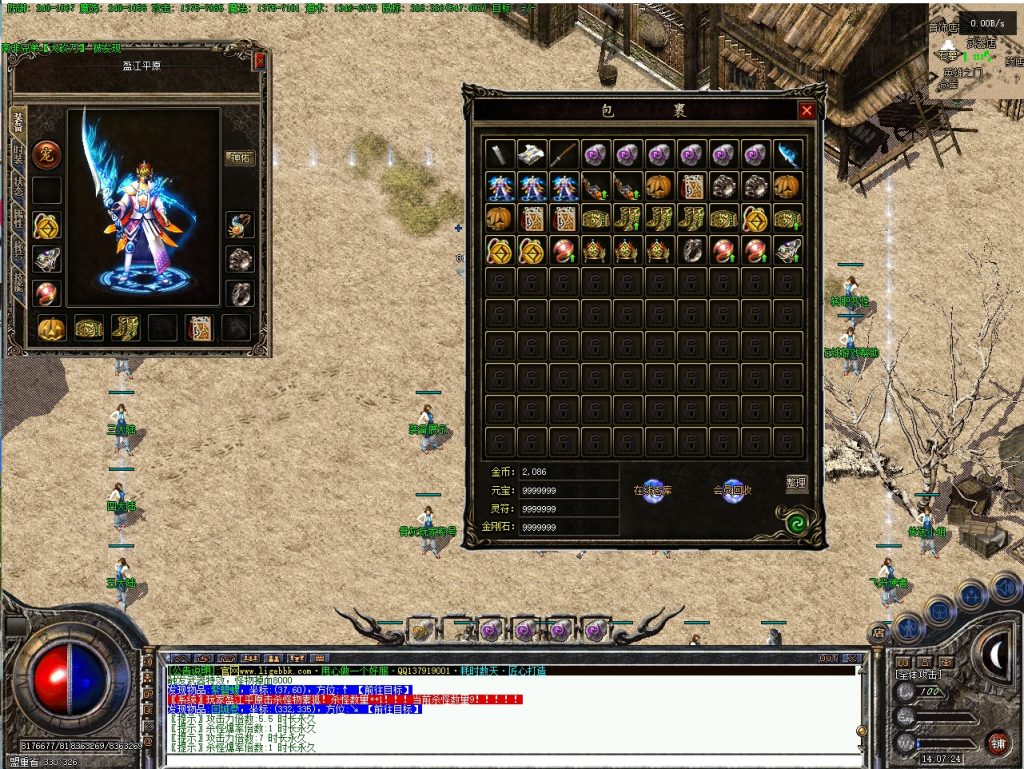This screenshot has width=1024, height=769.
Task: Select the equipped golden boots slot
Action: pyautogui.click(x=125, y=327)
